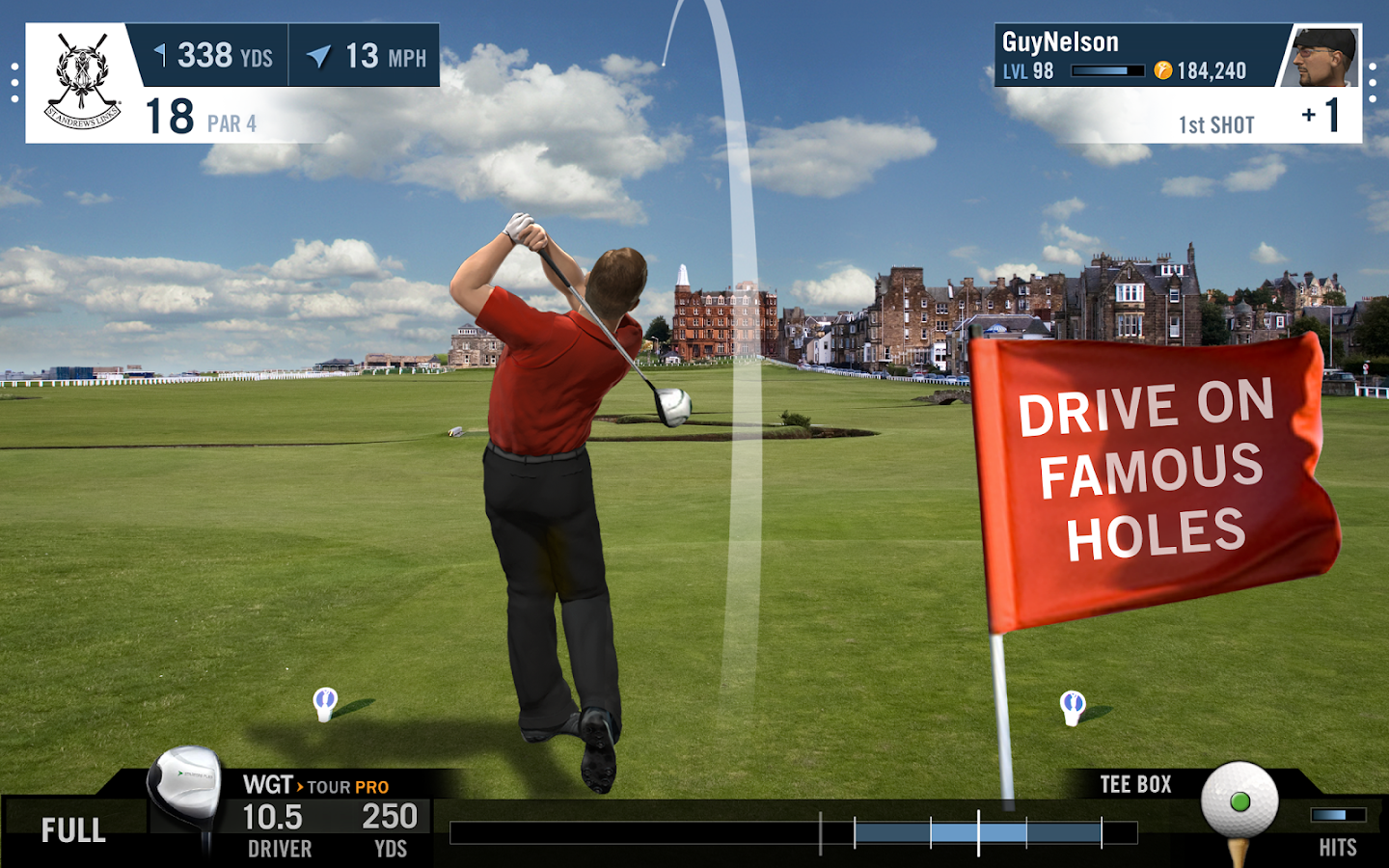View GuyNelson's player avatar
This screenshot has width=1389, height=868.
pyautogui.click(x=1323, y=57)
